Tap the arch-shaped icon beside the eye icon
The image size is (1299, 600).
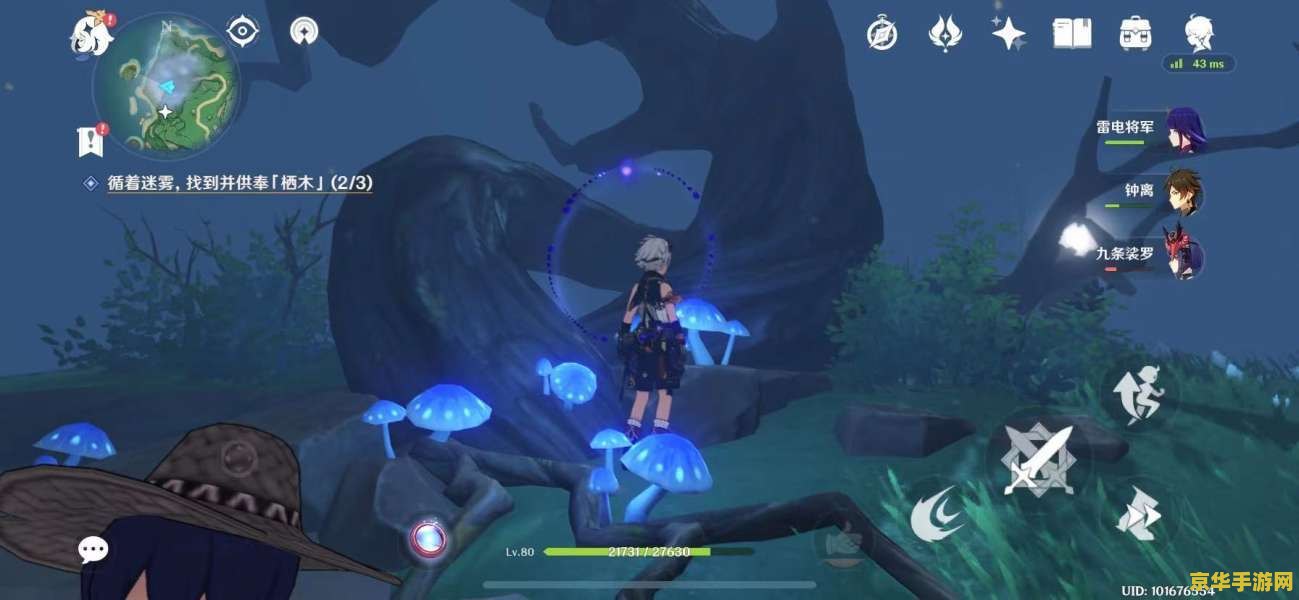(304, 32)
